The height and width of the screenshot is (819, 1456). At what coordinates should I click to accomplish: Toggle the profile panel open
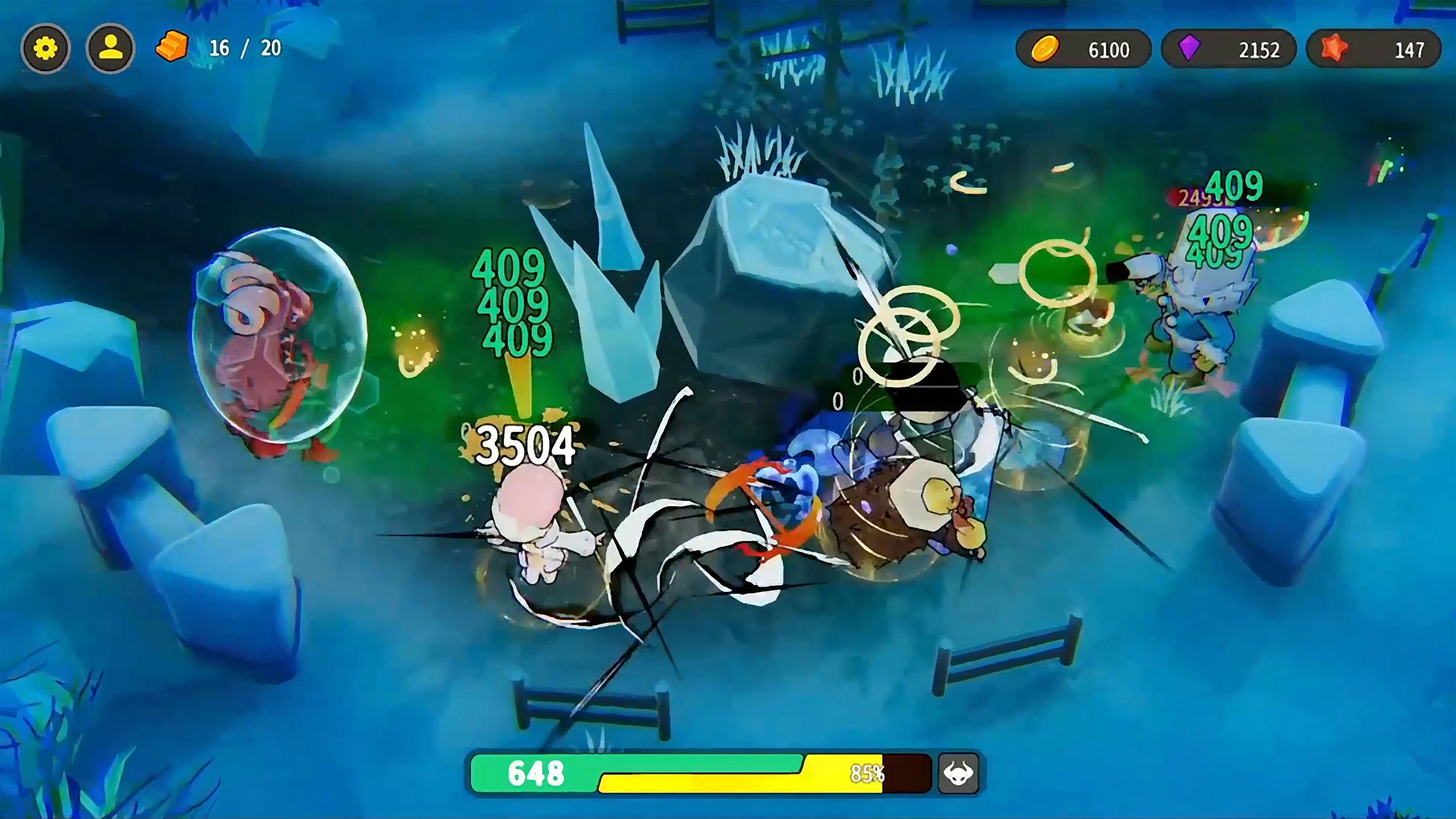point(111,48)
